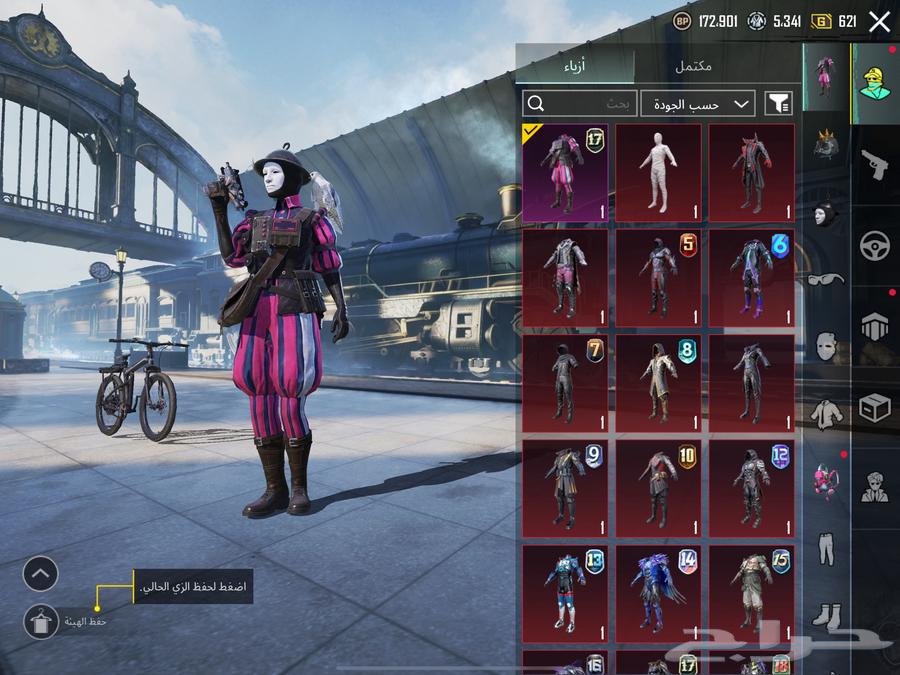Open the weapon skins pistol category

(x=875, y=164)
